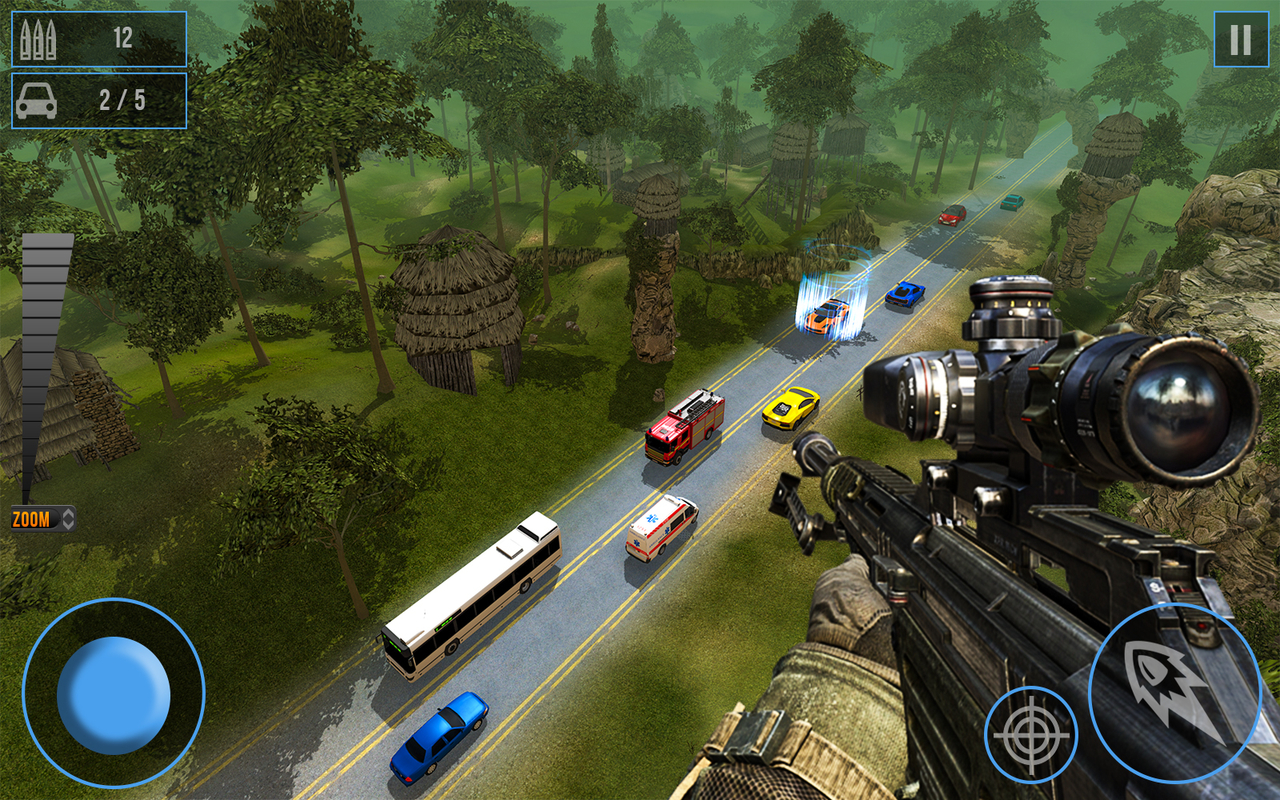The image size is (1280, 800).
Task: Zoom out with the lower chevron arrow
Action: (68, 526)
